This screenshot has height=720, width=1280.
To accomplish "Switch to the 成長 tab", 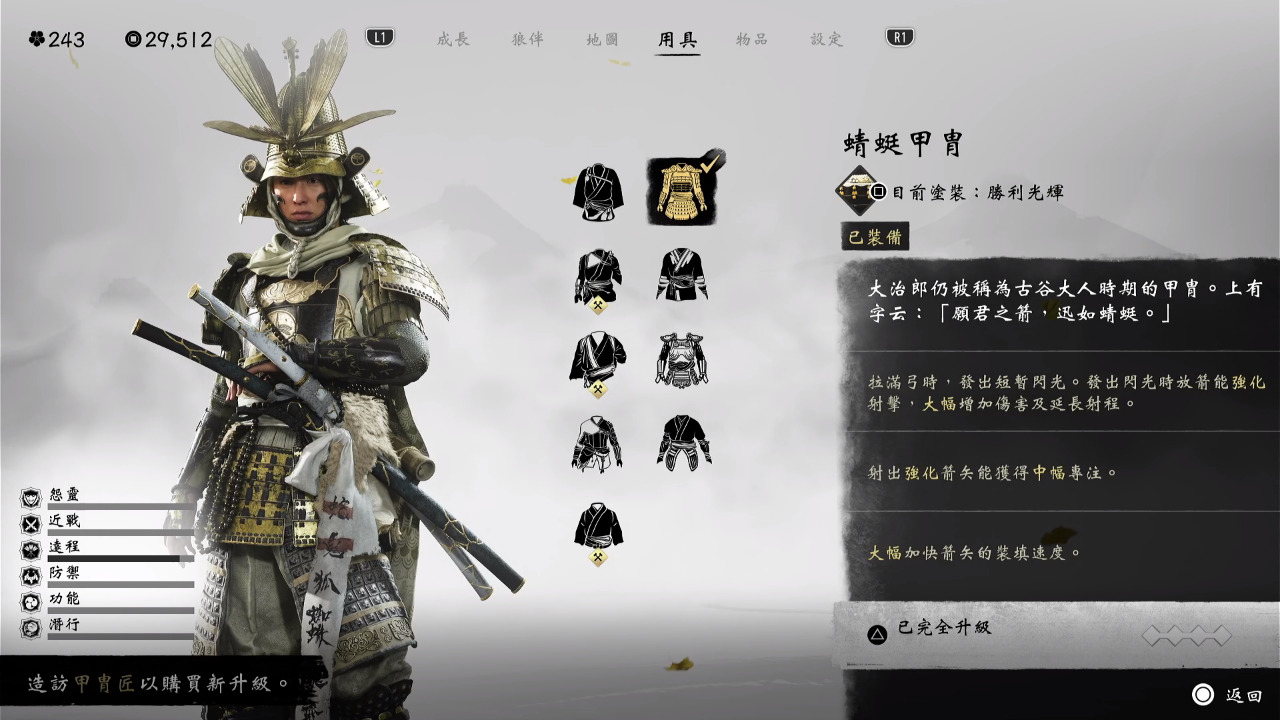I will tap(453, 39).
